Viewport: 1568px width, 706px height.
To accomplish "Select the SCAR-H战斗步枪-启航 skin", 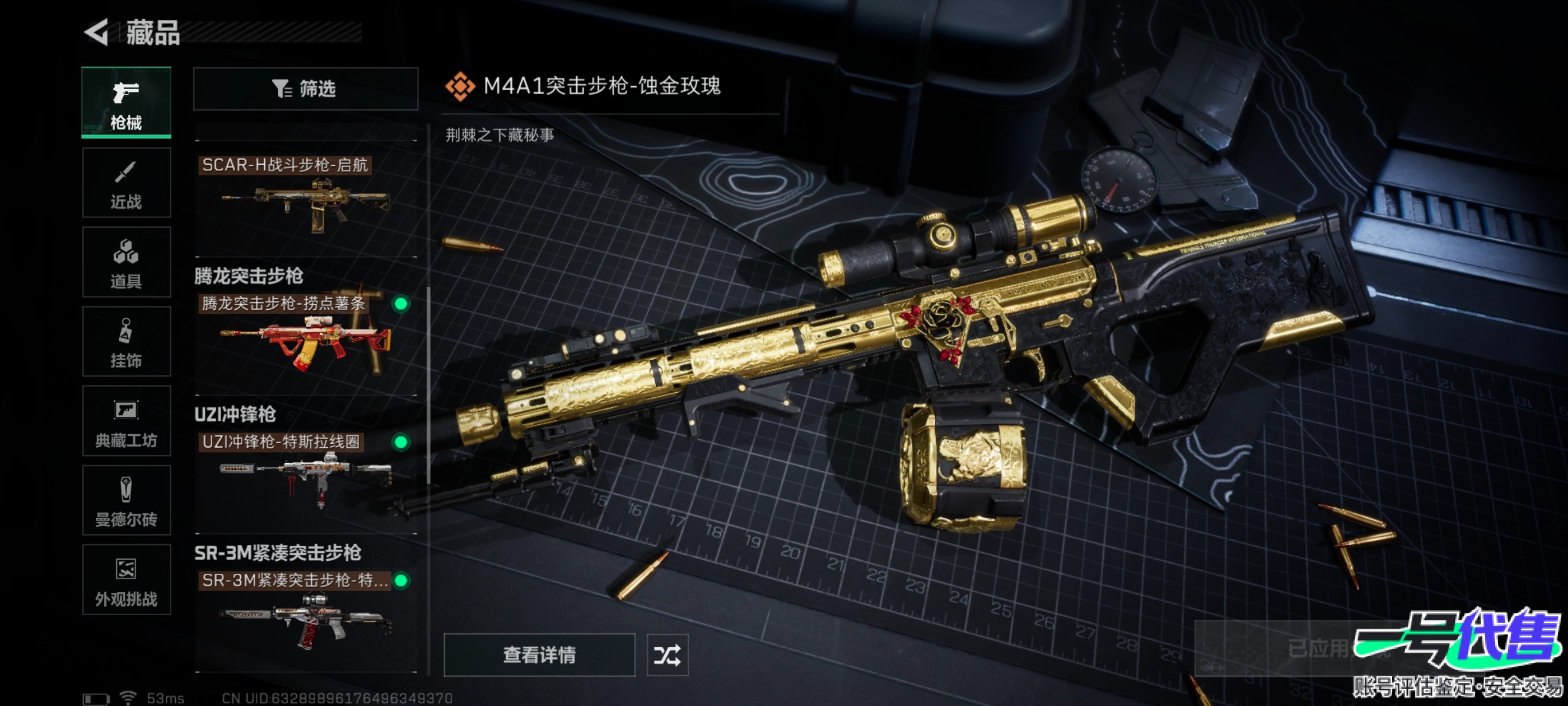I will click(x=306, y=198).
